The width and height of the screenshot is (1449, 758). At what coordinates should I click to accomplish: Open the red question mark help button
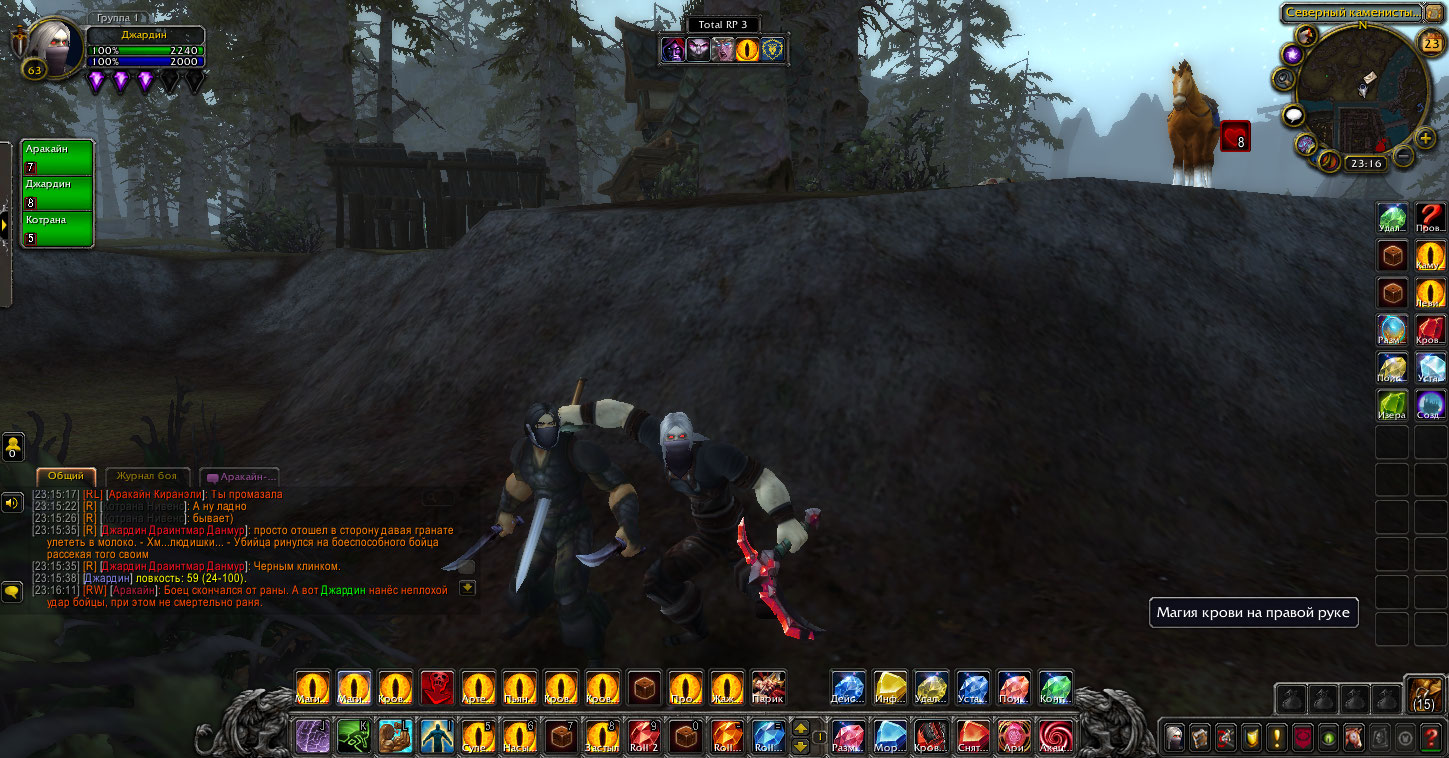1429,738
